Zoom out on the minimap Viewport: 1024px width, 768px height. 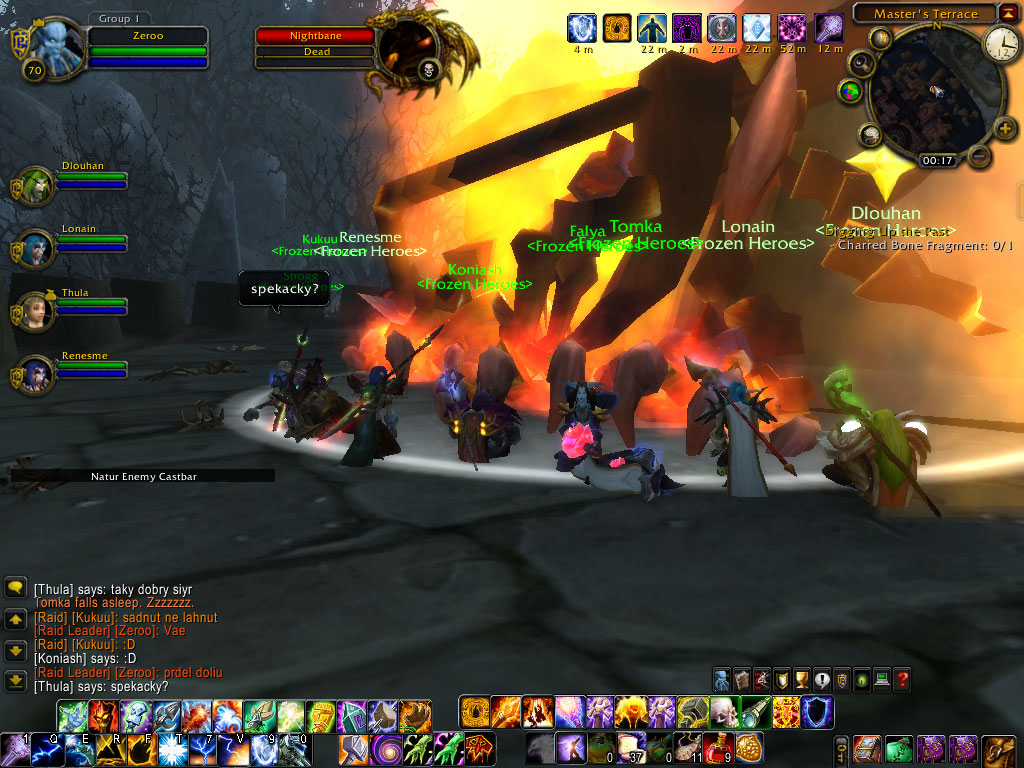click(980, 156)
